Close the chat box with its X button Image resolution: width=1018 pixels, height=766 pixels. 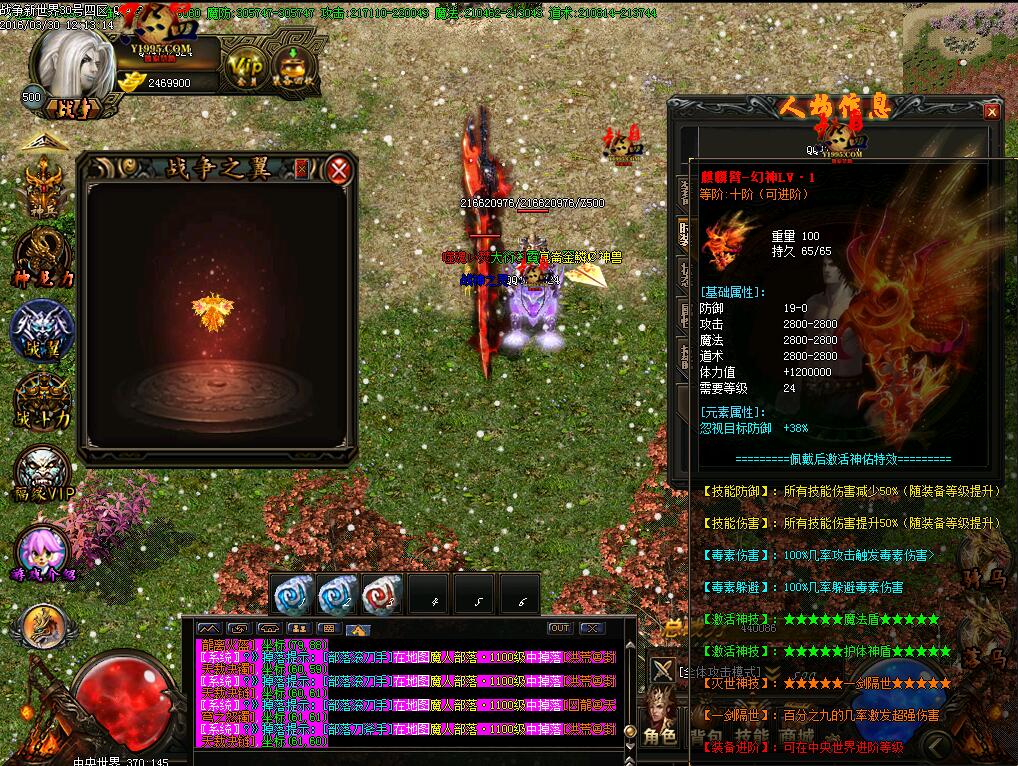click(x=592, y=628)
